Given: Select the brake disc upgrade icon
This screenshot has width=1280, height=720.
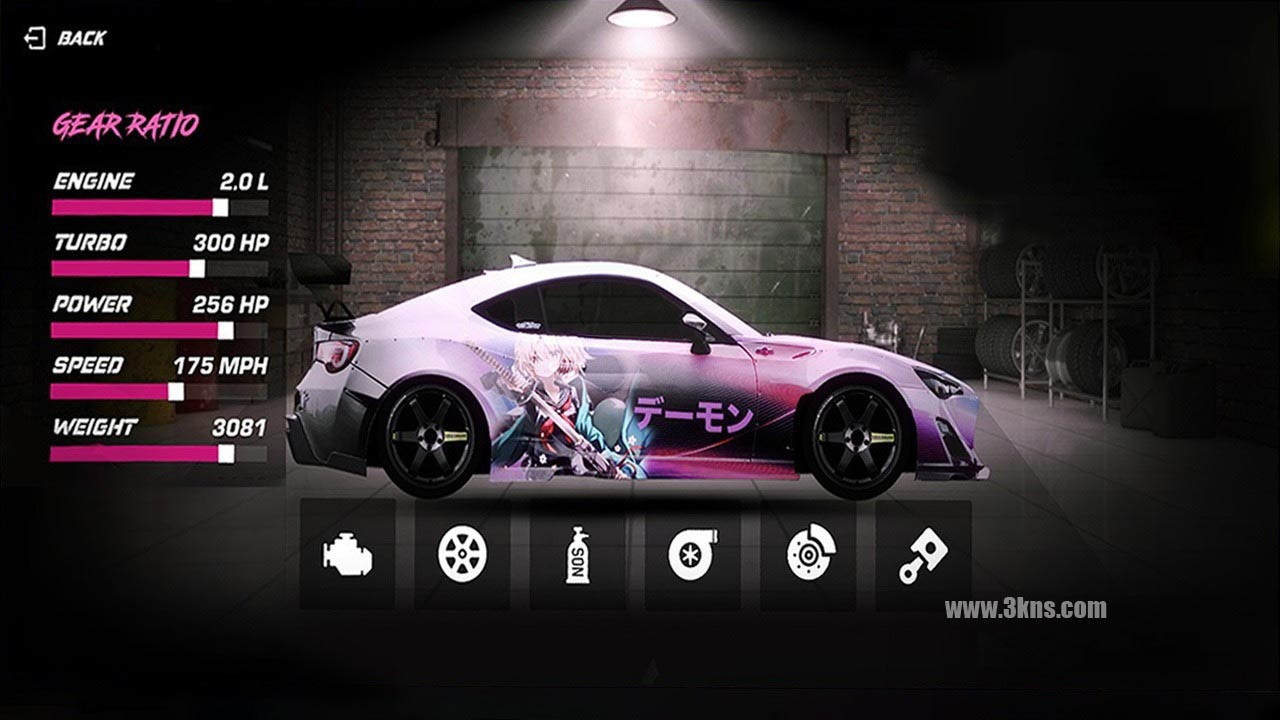Looking at the screenshot, I should (x=808, y=555).
